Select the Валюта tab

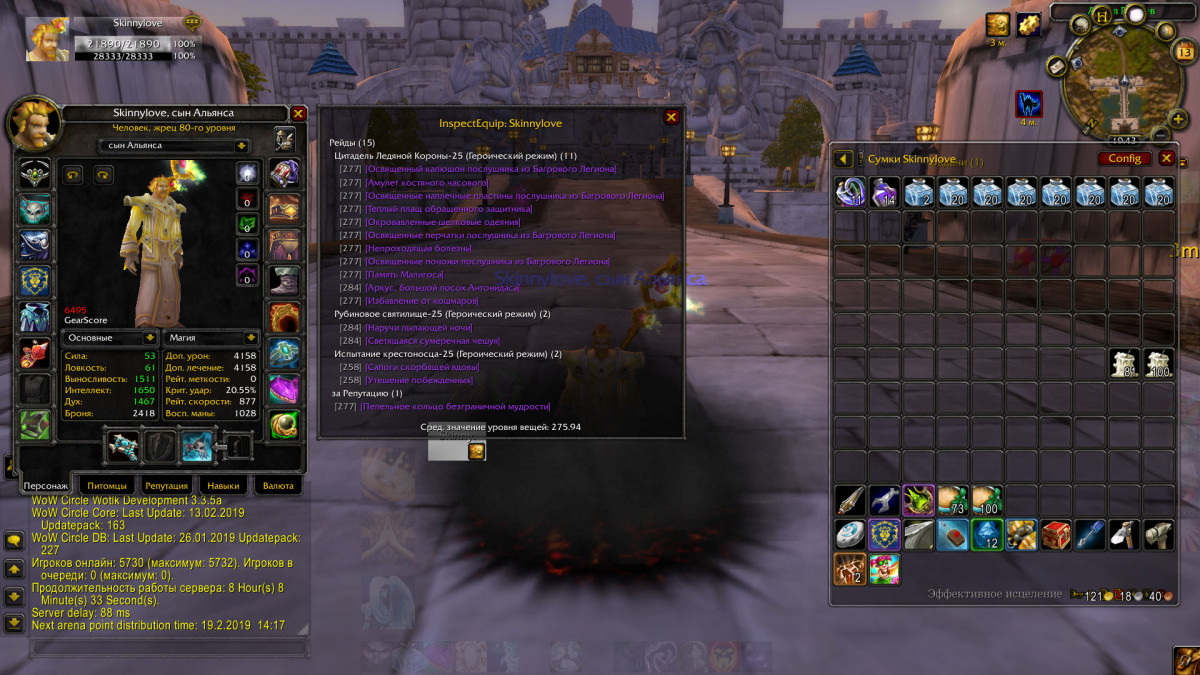[x=277, y=486]
